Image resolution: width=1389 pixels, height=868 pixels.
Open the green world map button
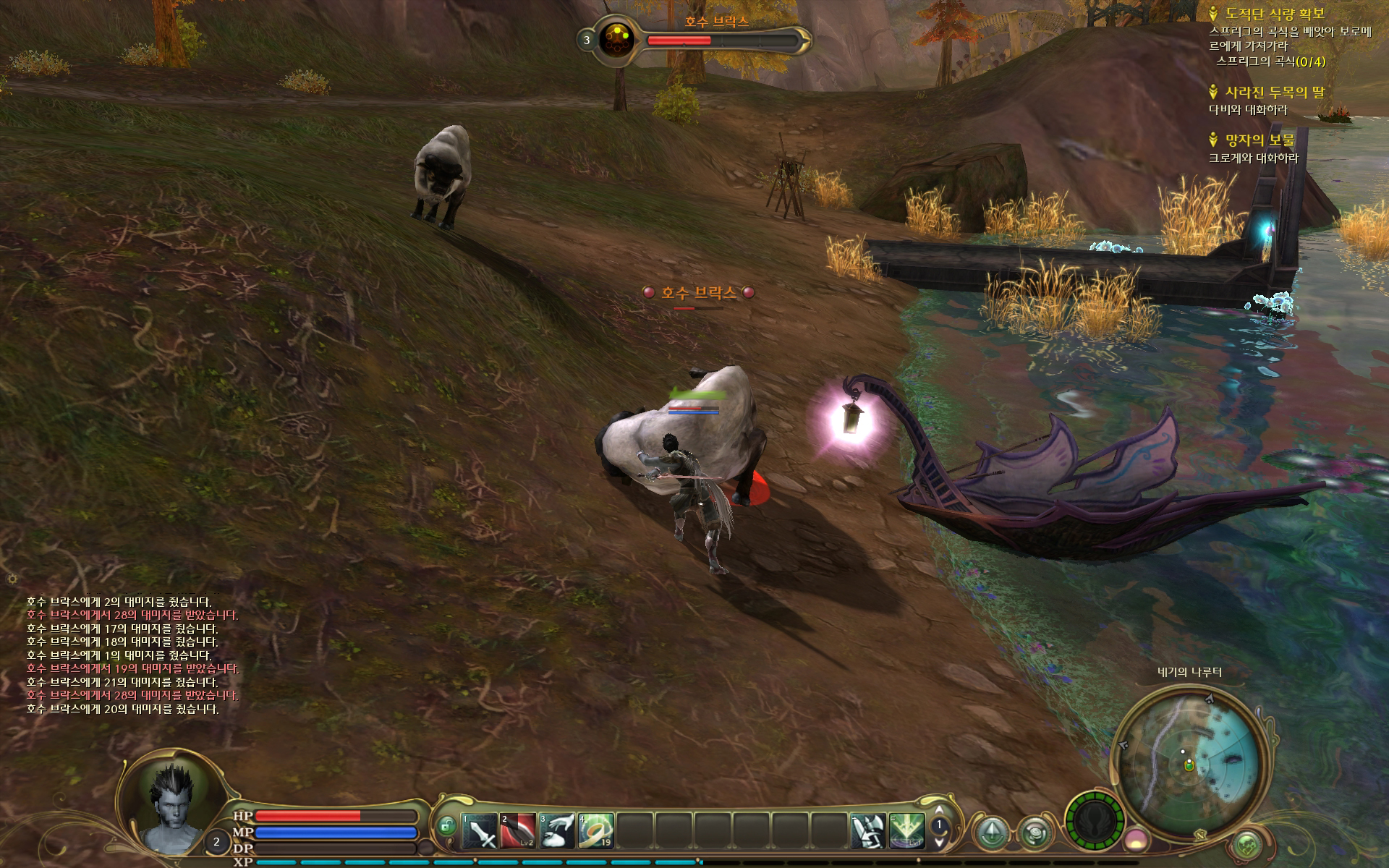coord(1246,843)
